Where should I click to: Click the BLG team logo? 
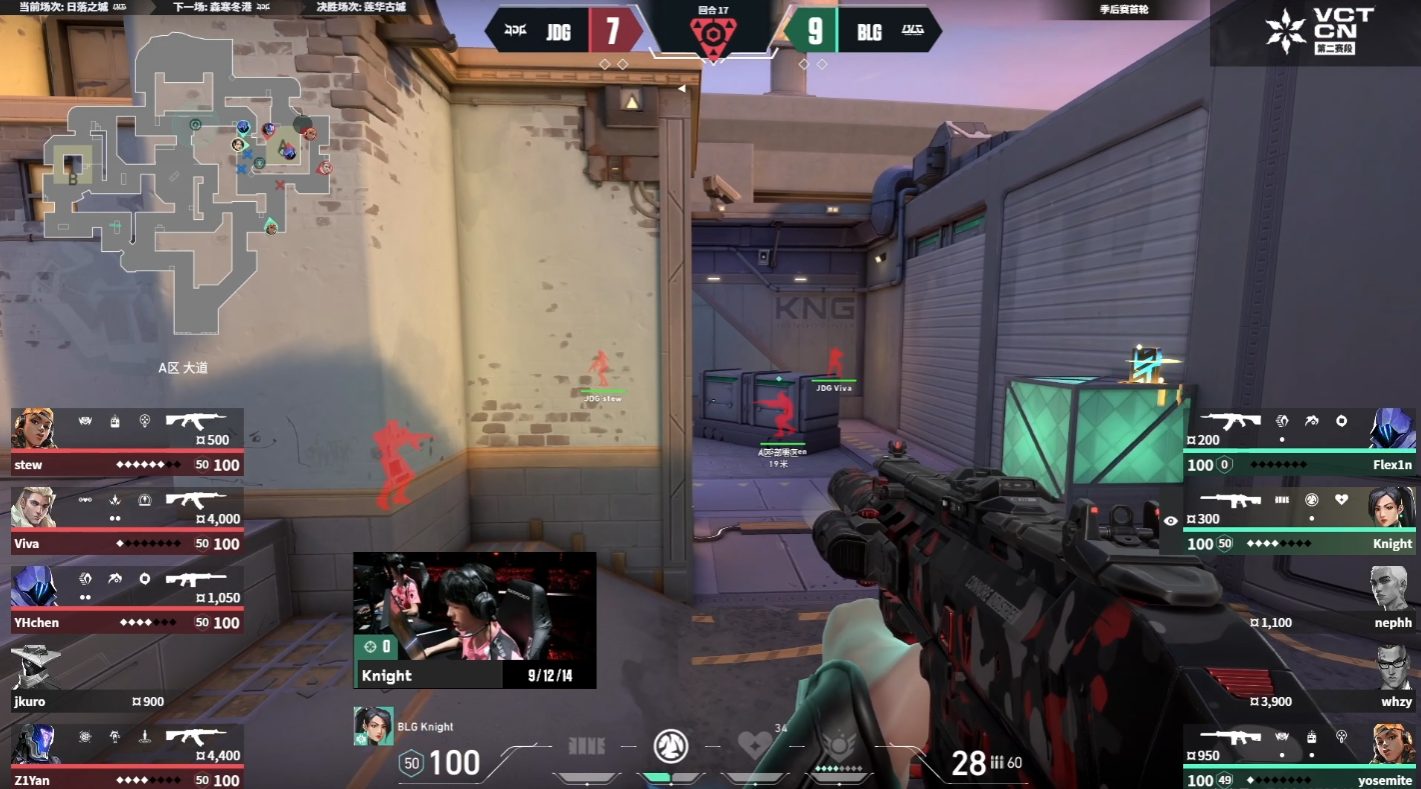click(x=913, y=31)
